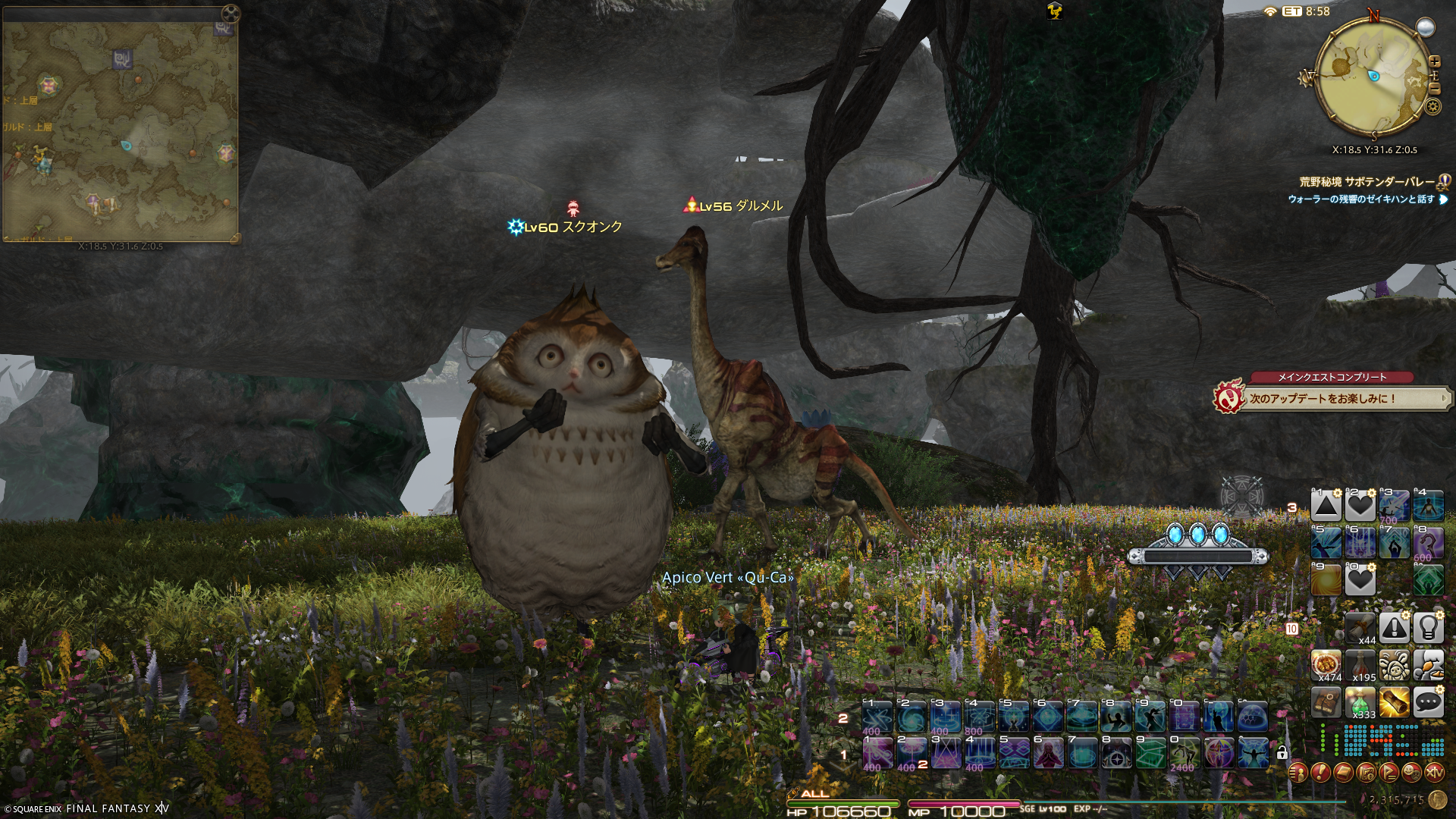This screenshot has height=819, width=1456.
Task: Open the character menu button
Action: (x=1298, y=773)
